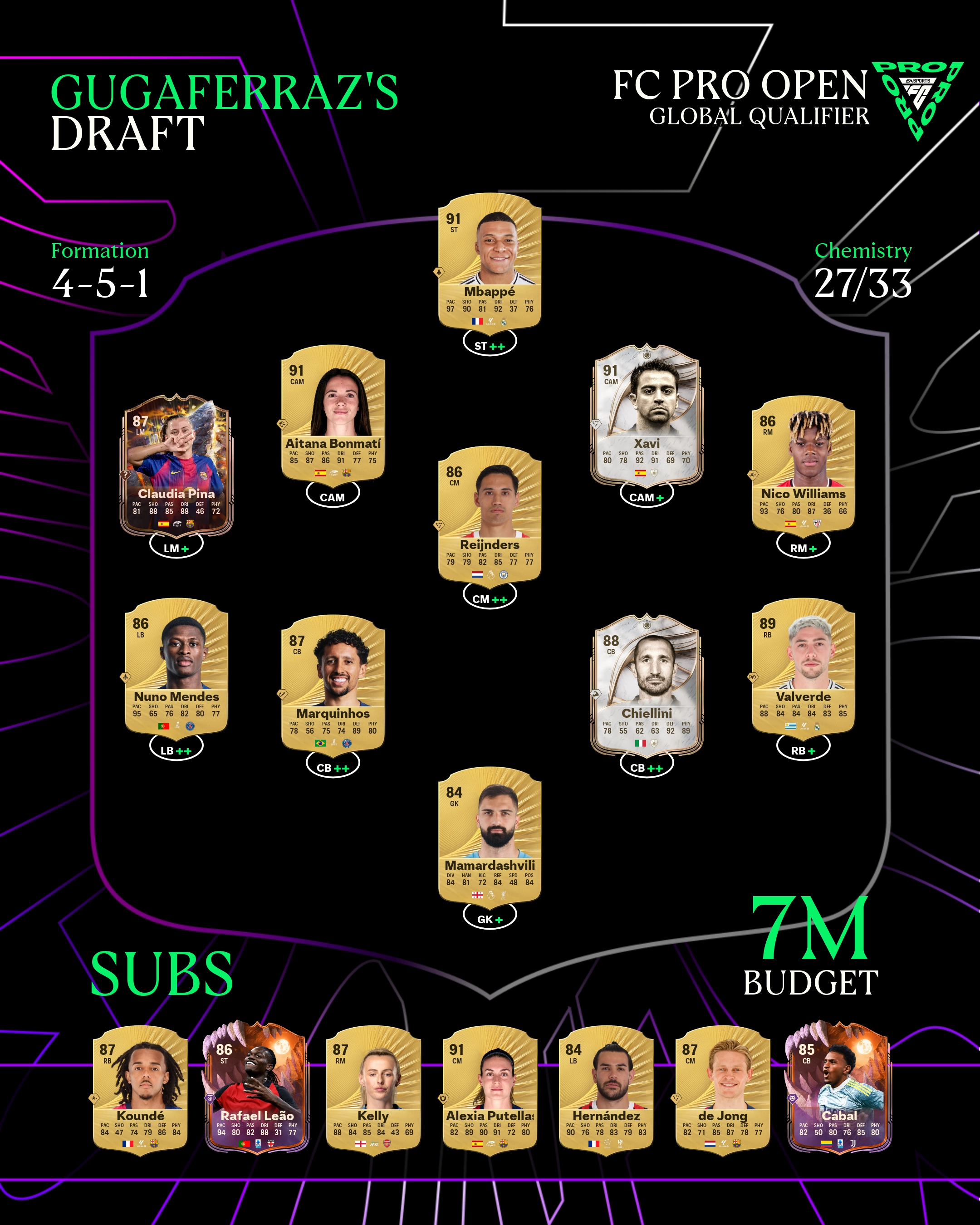Select the Cabal special card

[838, 1090]
